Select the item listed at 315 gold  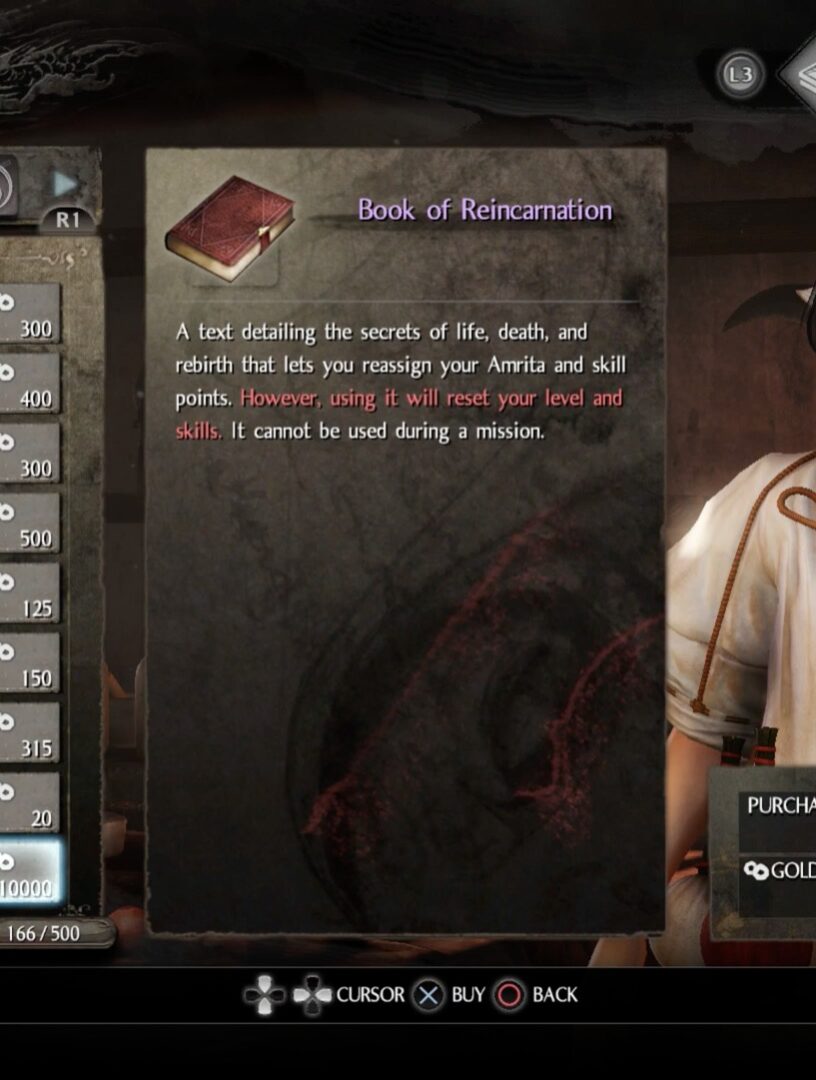pos(28,733)
